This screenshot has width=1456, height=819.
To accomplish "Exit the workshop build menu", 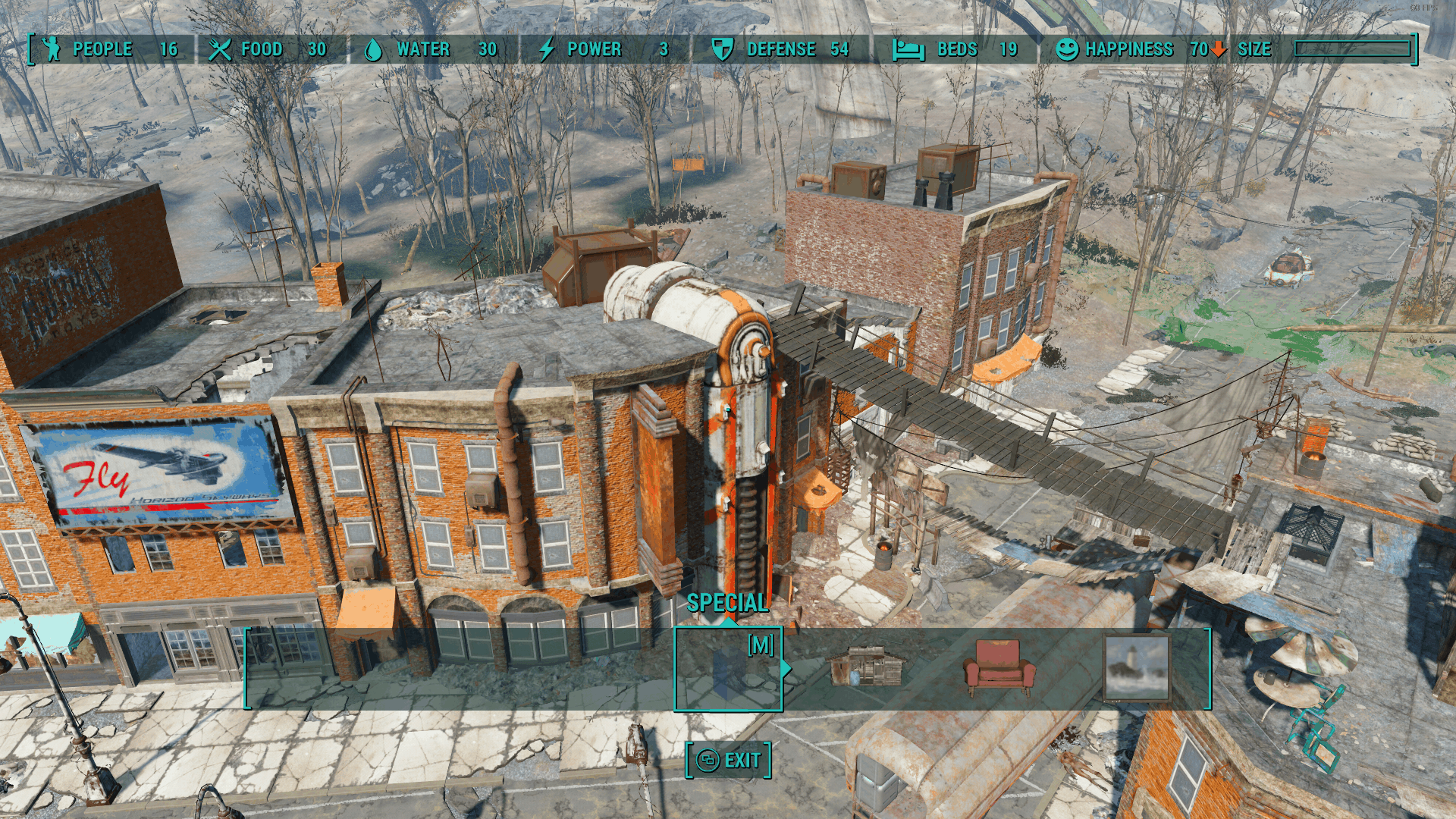I will [x=729, y=760].
